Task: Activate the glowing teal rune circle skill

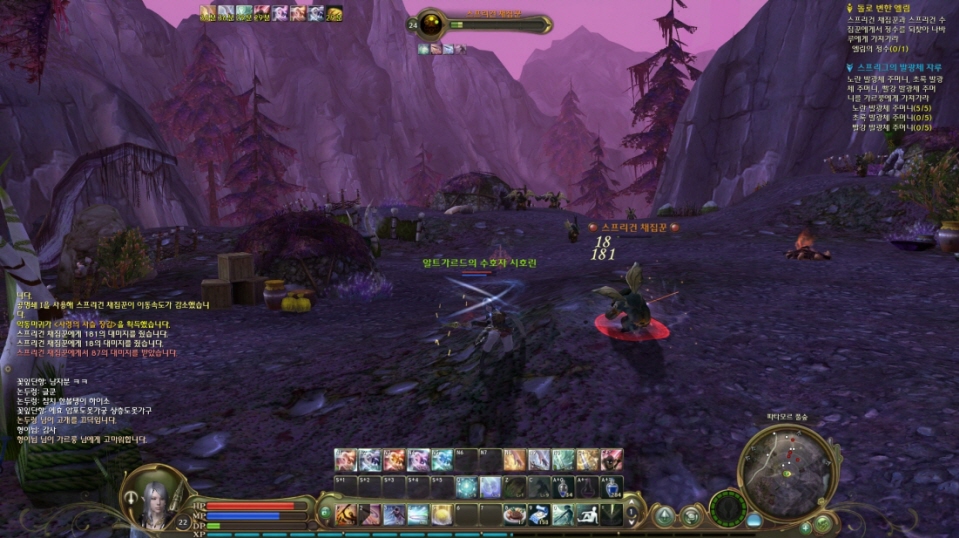Action: 466,487
